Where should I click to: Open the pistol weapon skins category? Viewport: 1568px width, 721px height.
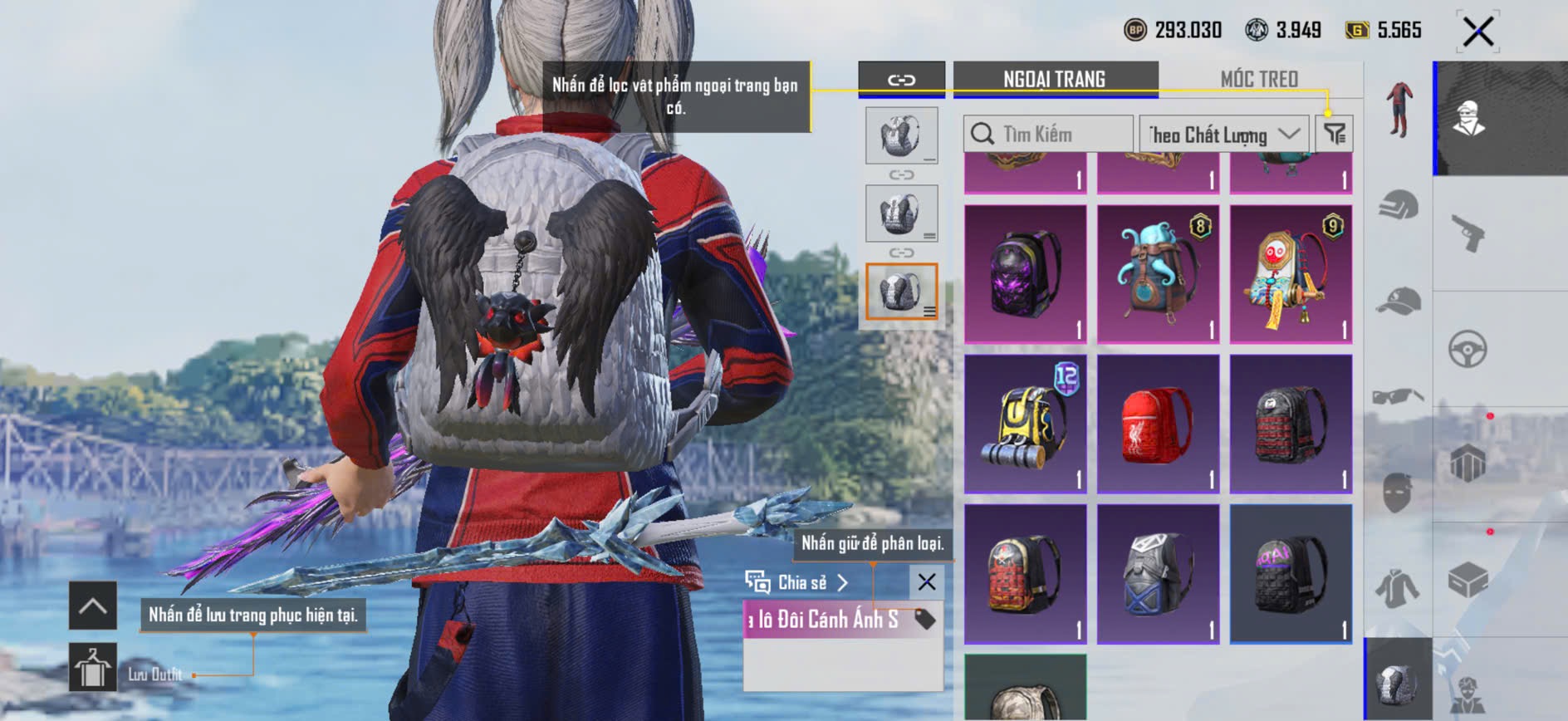(x=1468, y=233)
